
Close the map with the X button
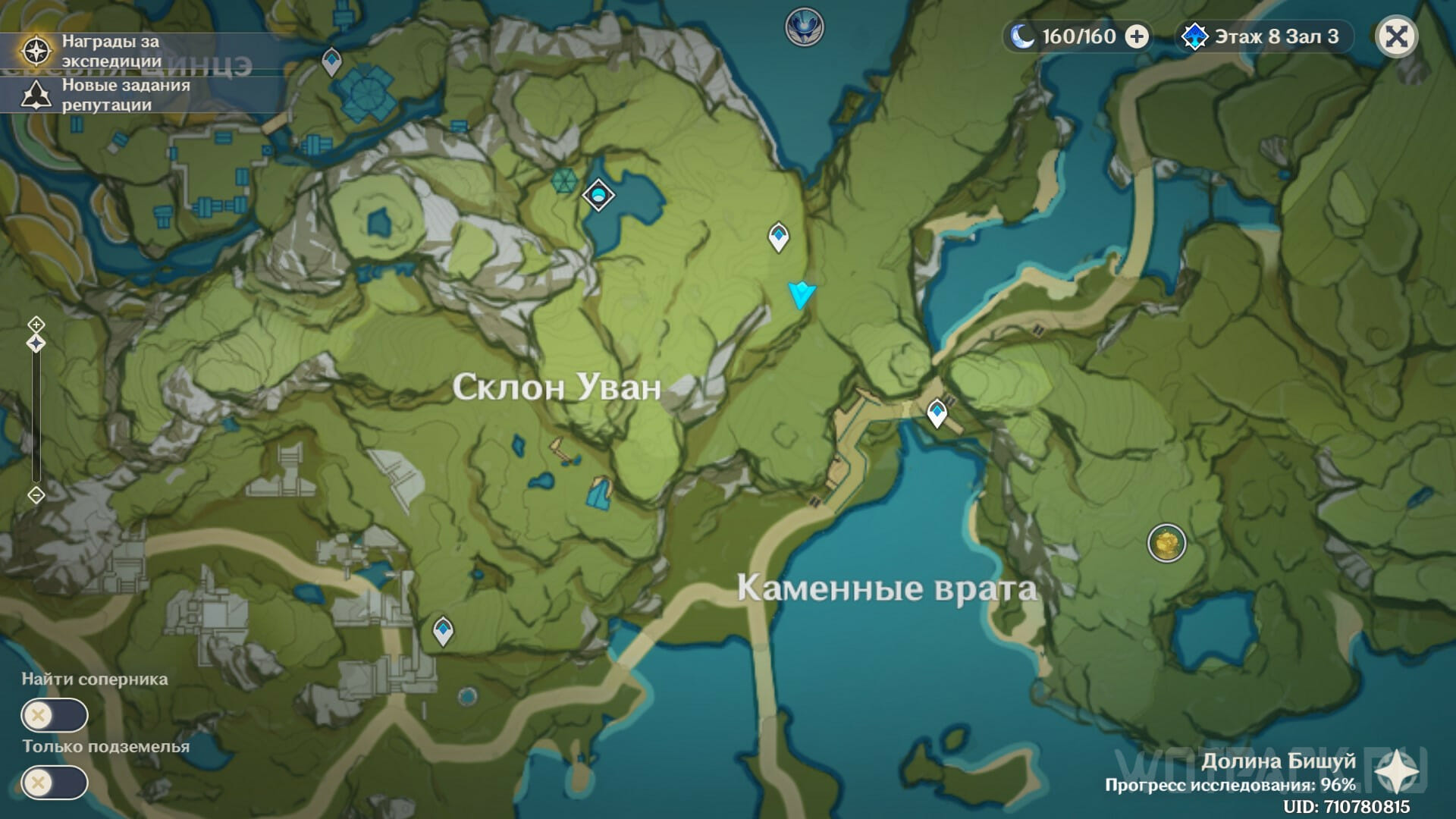[1396, 36]
